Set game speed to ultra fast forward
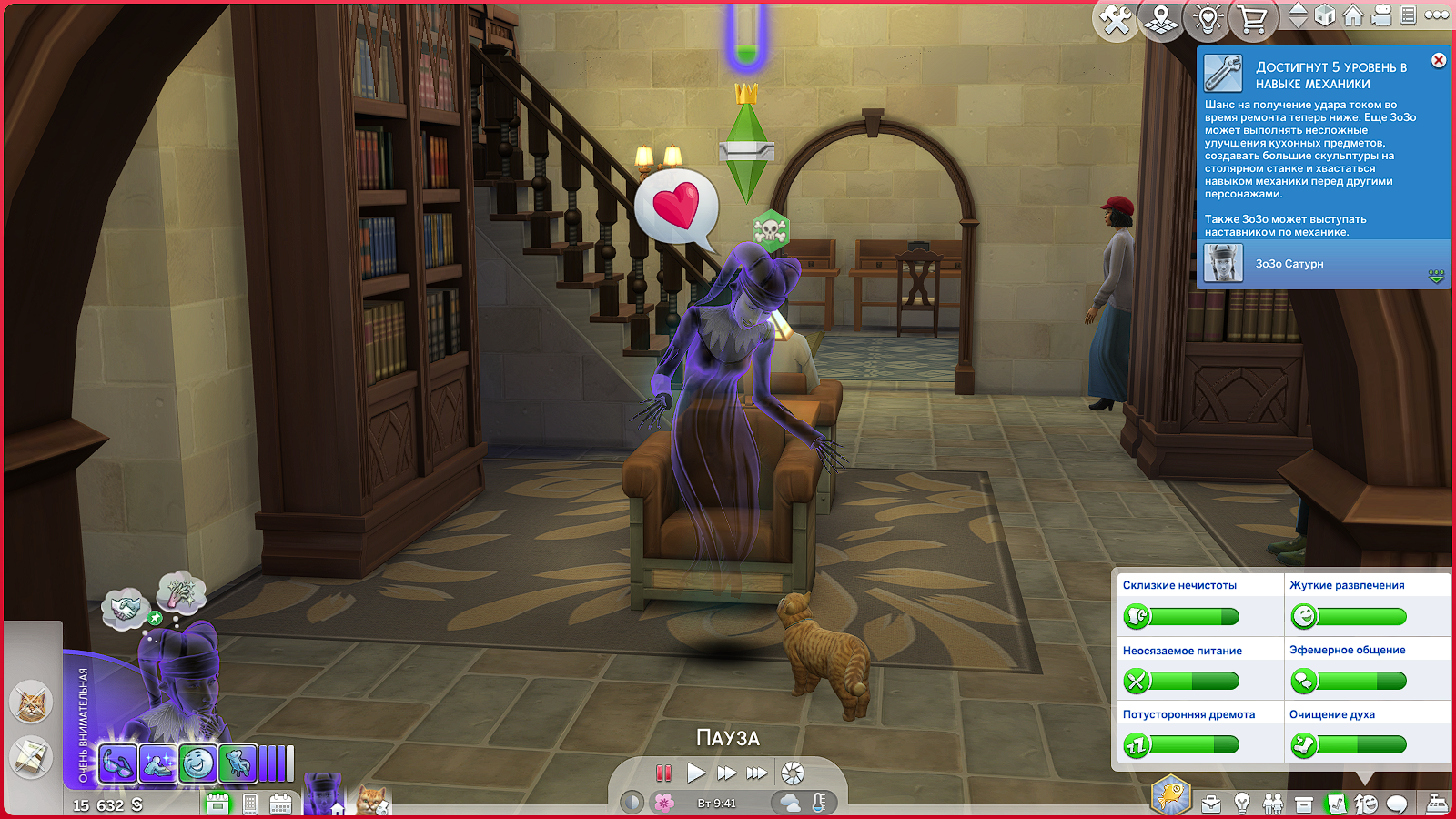1456x819 pixels. click(x=757, y=773)
